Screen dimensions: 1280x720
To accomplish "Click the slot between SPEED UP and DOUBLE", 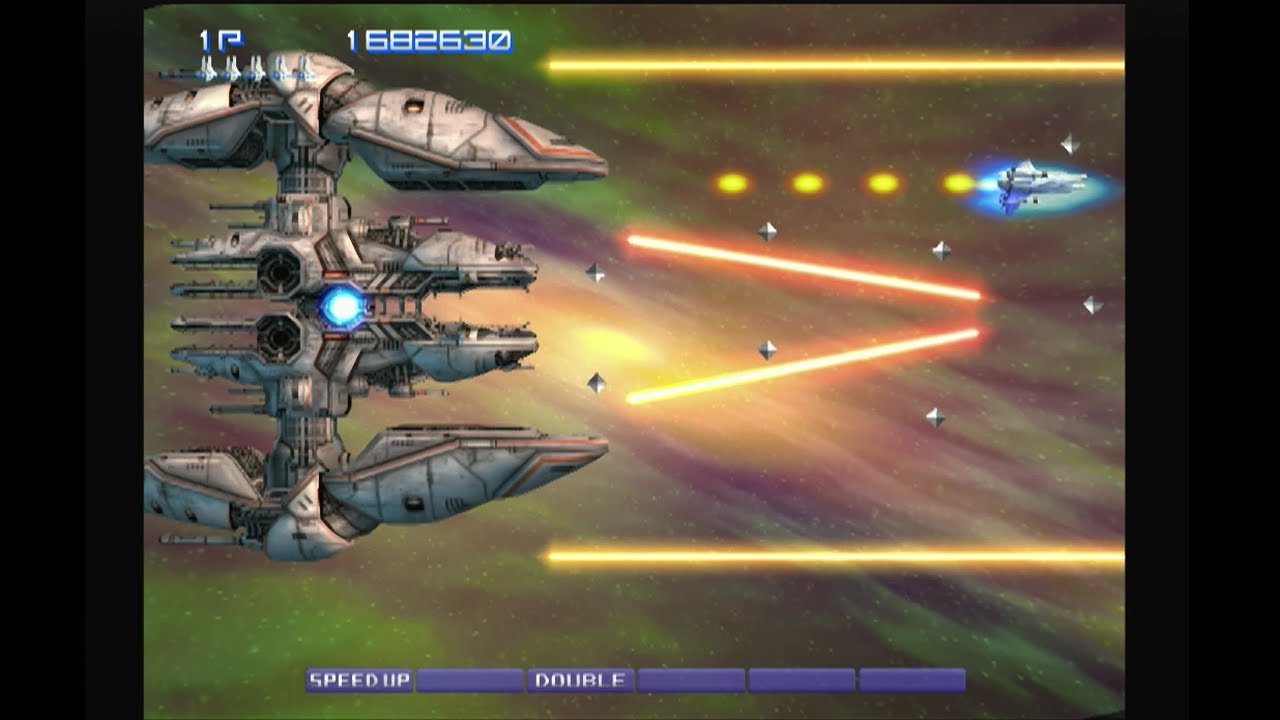I will (470, 678).
